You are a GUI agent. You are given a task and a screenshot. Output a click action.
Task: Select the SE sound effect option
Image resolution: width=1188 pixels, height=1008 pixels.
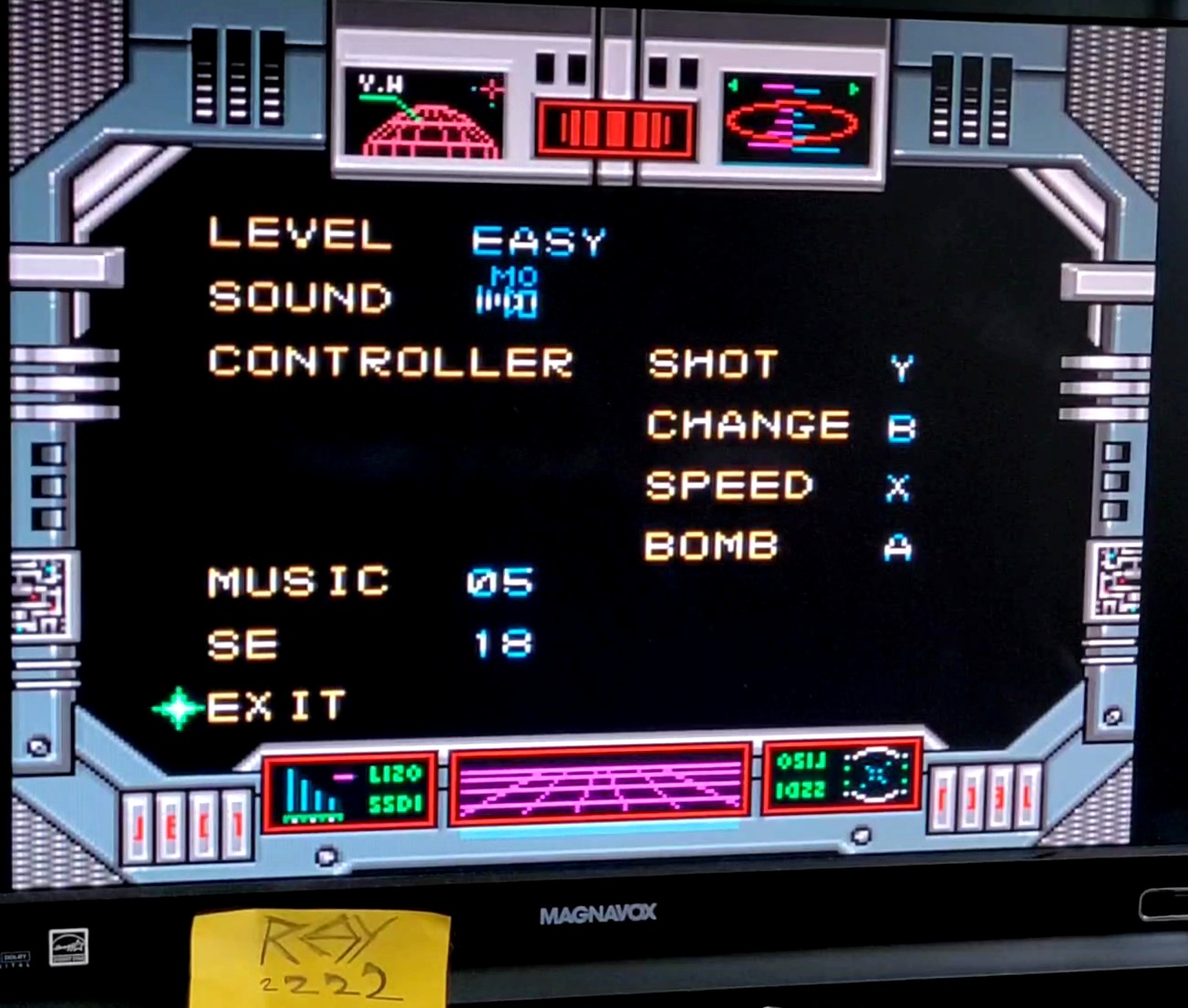[243, 645]
